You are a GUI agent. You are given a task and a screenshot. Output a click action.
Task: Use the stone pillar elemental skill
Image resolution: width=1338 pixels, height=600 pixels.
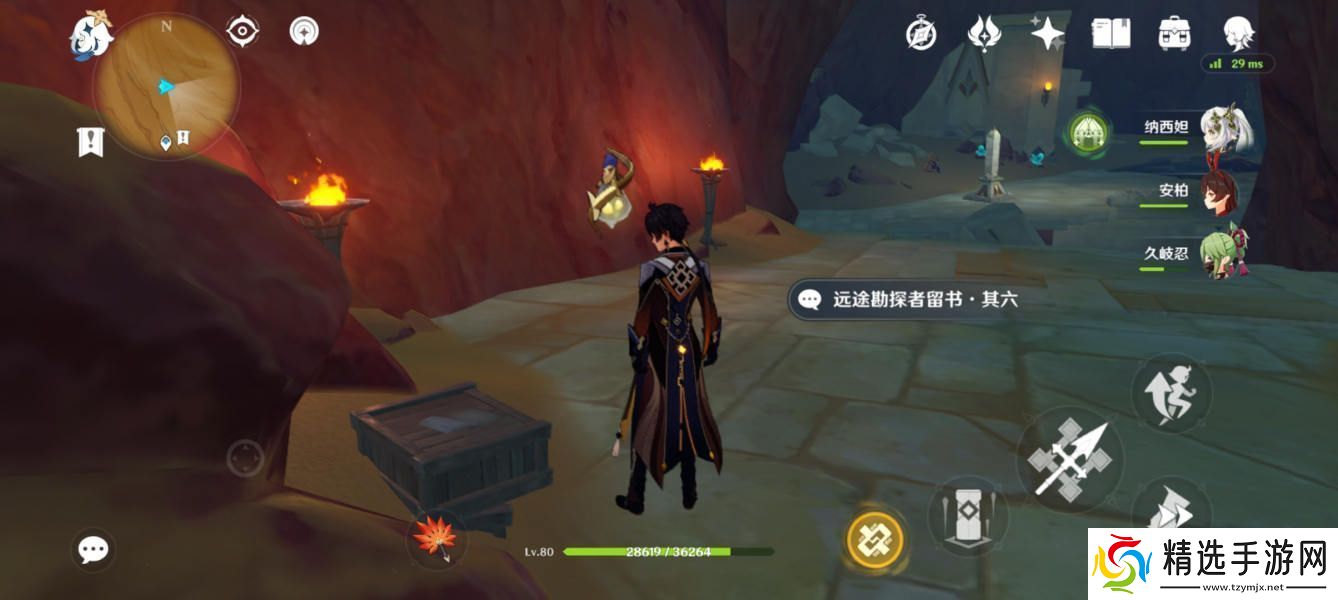point(965,515)
